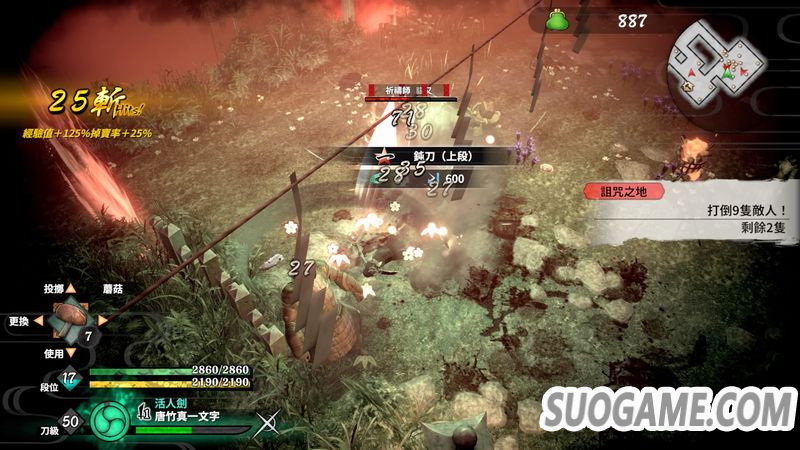Click the 刀級 sword level 50 badge
This screenshot has height=450, width=800.
click(70, 422)
